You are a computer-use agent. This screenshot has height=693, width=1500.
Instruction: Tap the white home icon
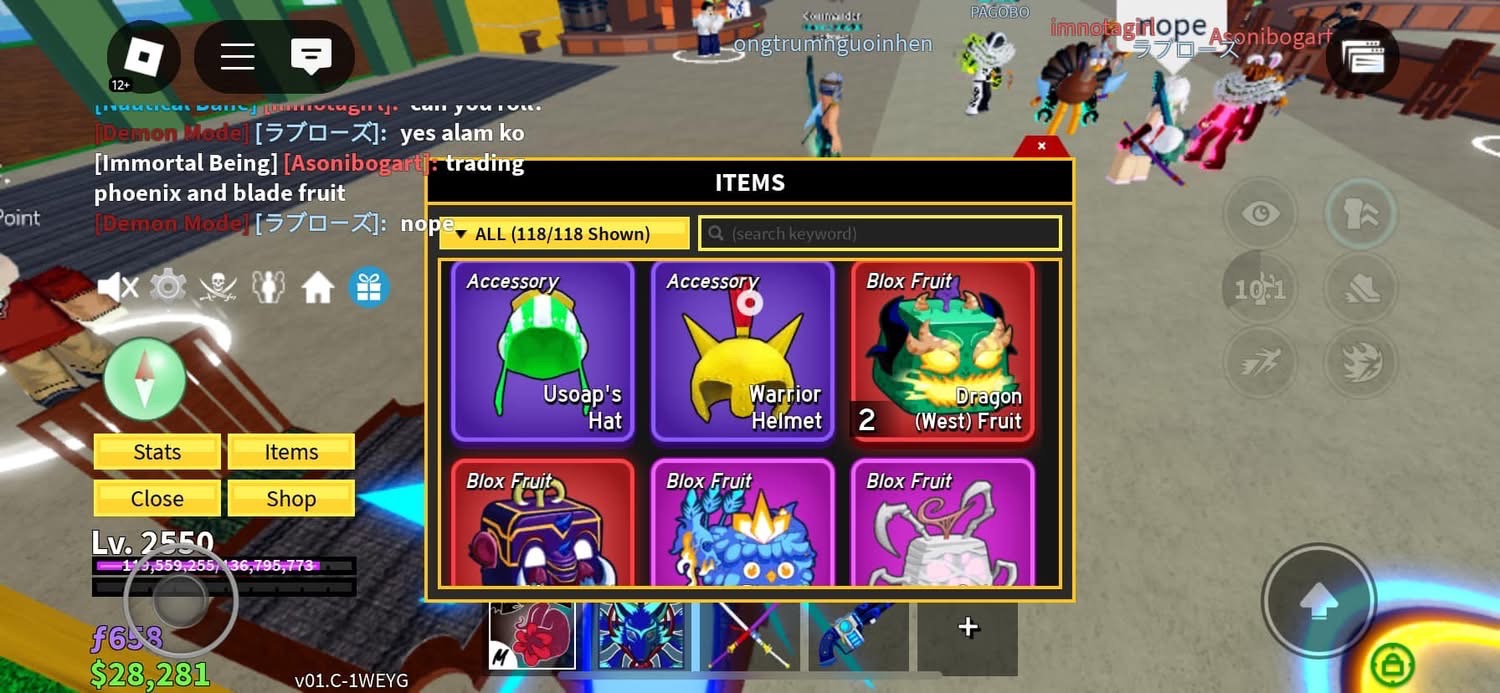pyautogui.click(x=318, y=288)
